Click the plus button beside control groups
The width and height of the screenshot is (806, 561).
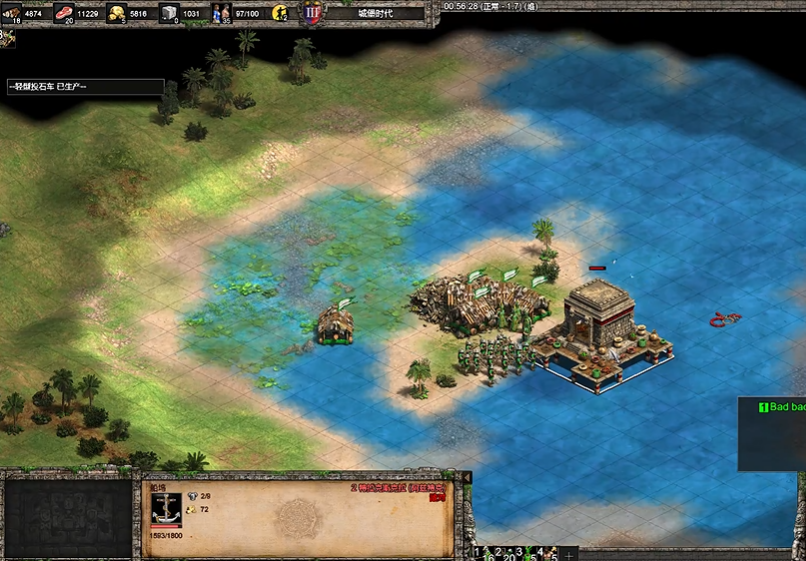569,554
